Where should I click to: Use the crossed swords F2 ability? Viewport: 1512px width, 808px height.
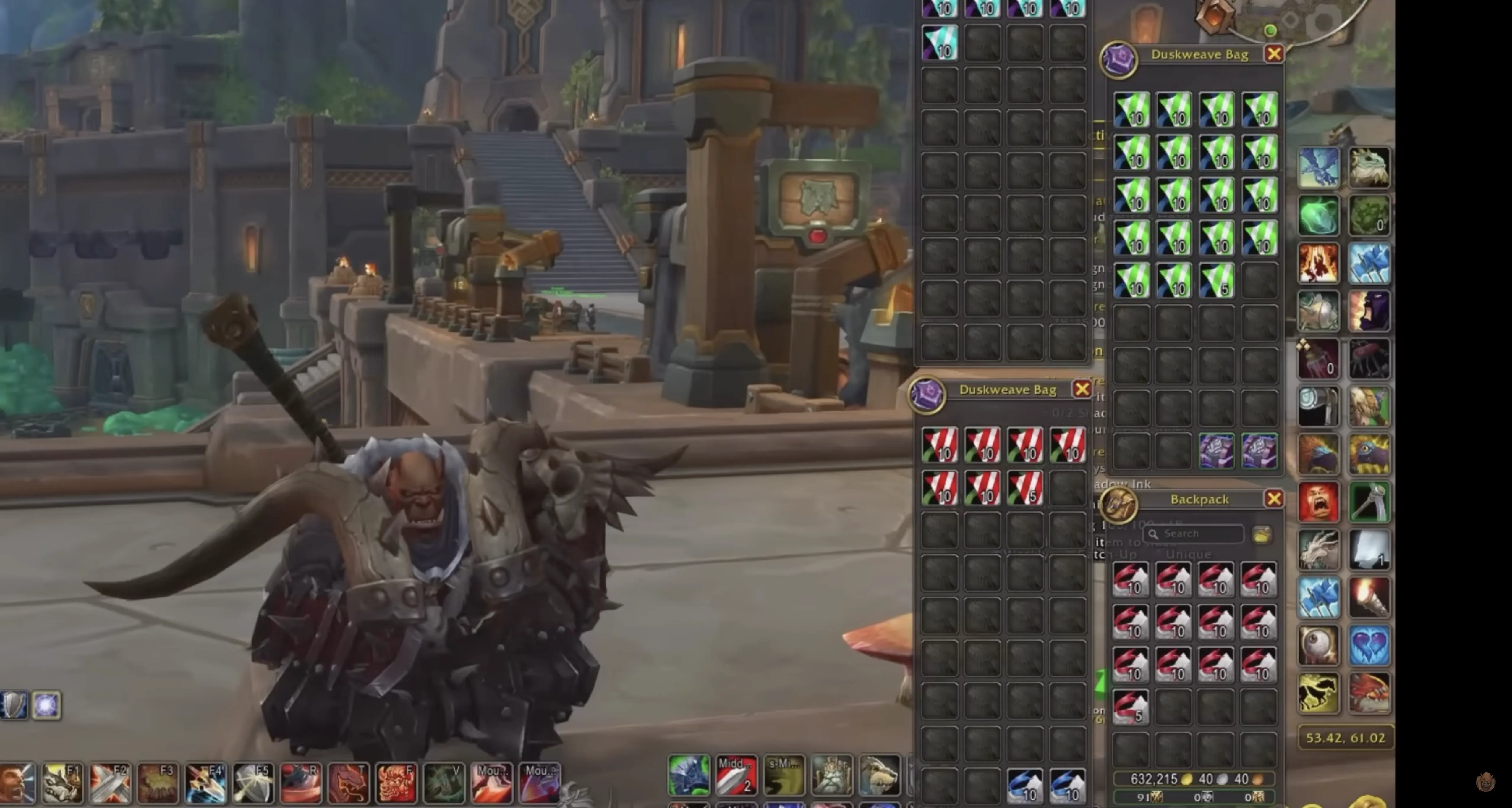(110, 783)
